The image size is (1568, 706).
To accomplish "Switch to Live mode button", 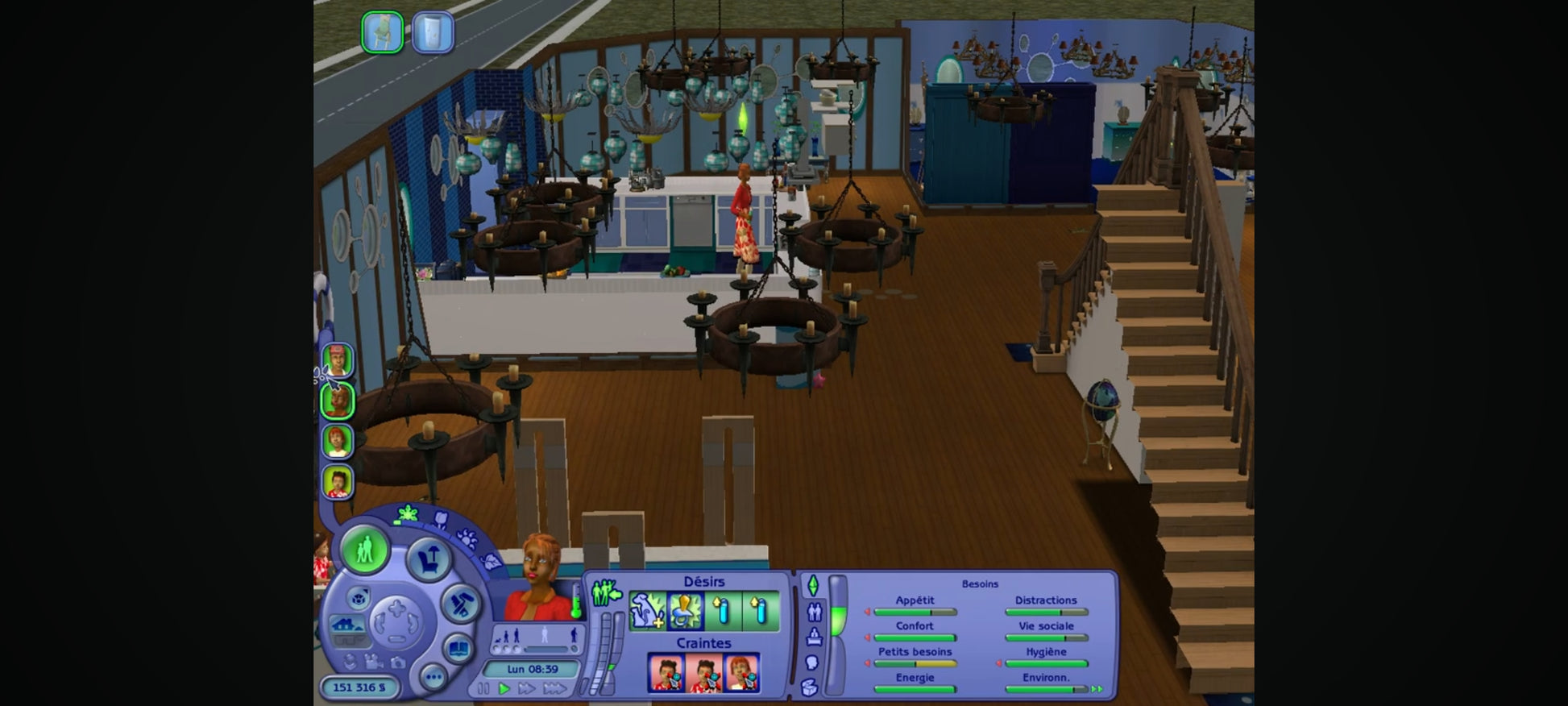I will click(364, 551).
